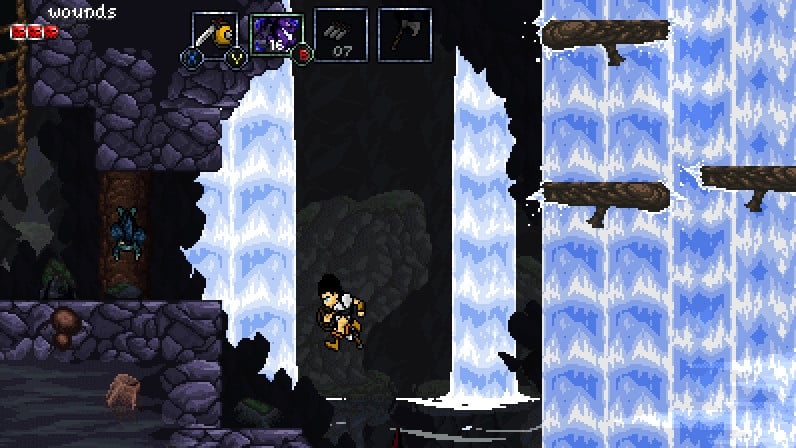
Task: Choose the throwing knives slot
Action: pos(342,35)
